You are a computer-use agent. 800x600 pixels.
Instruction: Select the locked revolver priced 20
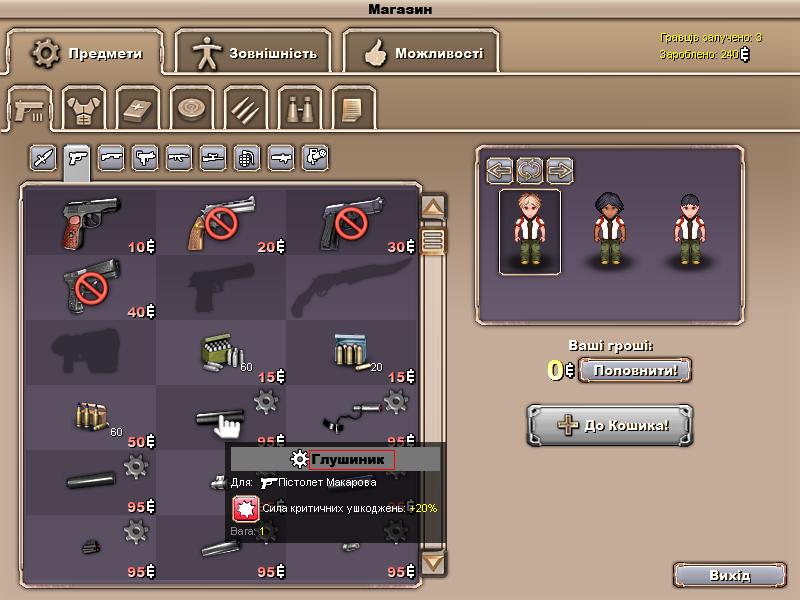pyautogui.click(x=220, y=222)
